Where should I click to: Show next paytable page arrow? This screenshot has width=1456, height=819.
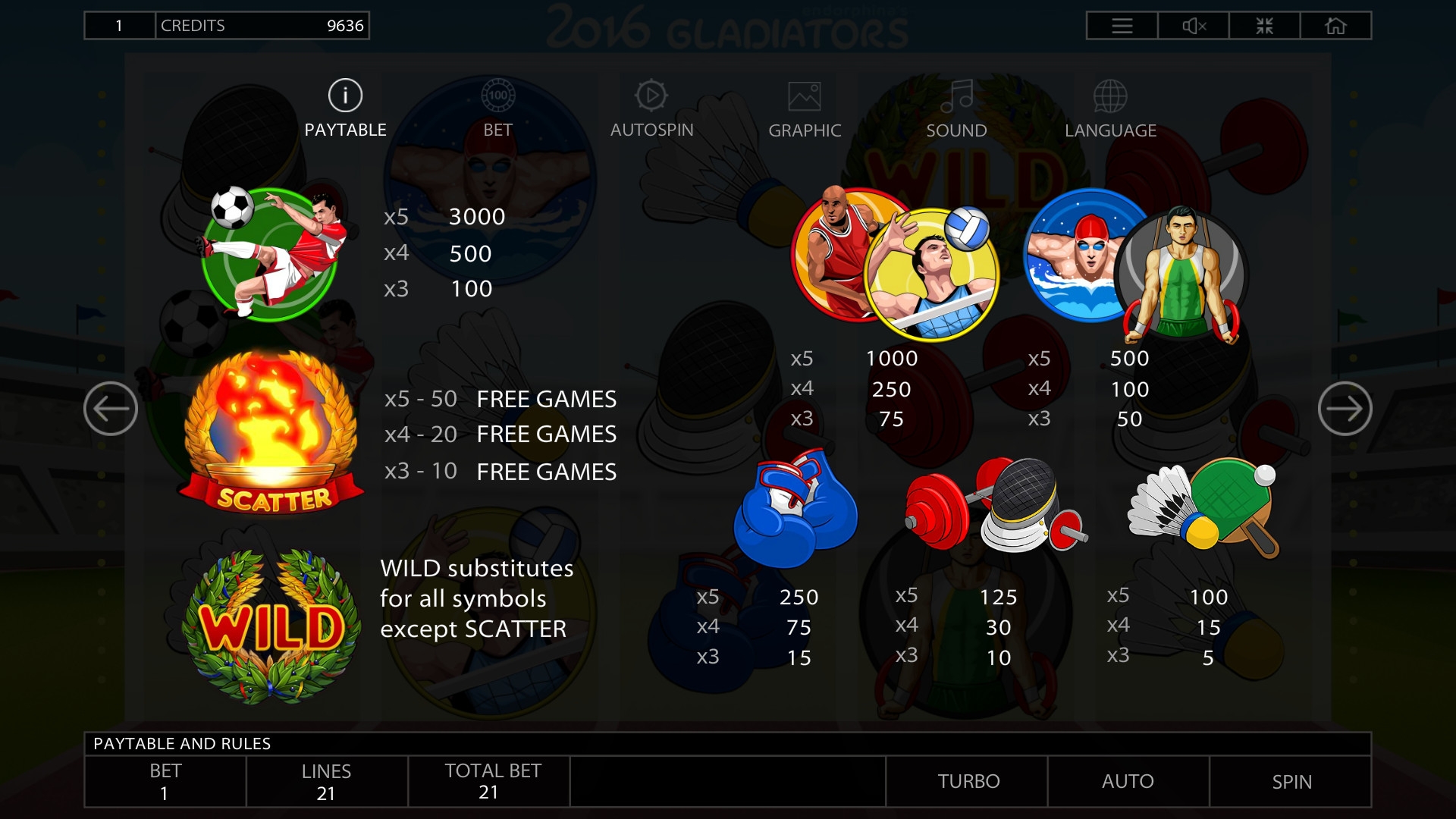[x=1345, y=409]
